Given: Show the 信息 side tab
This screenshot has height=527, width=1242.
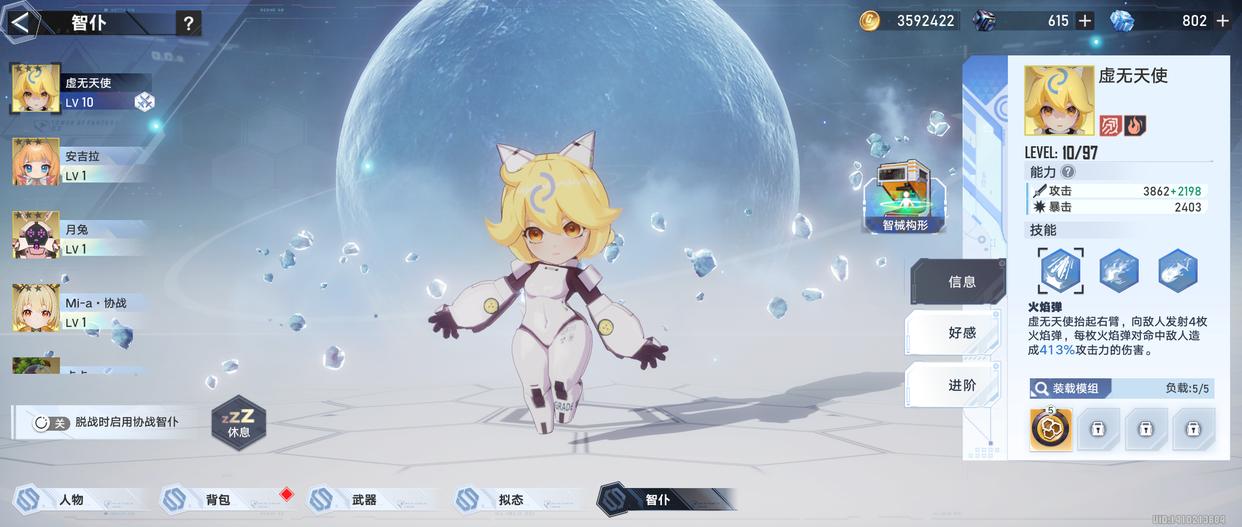Looking at the screenshot, I should 958,282.
